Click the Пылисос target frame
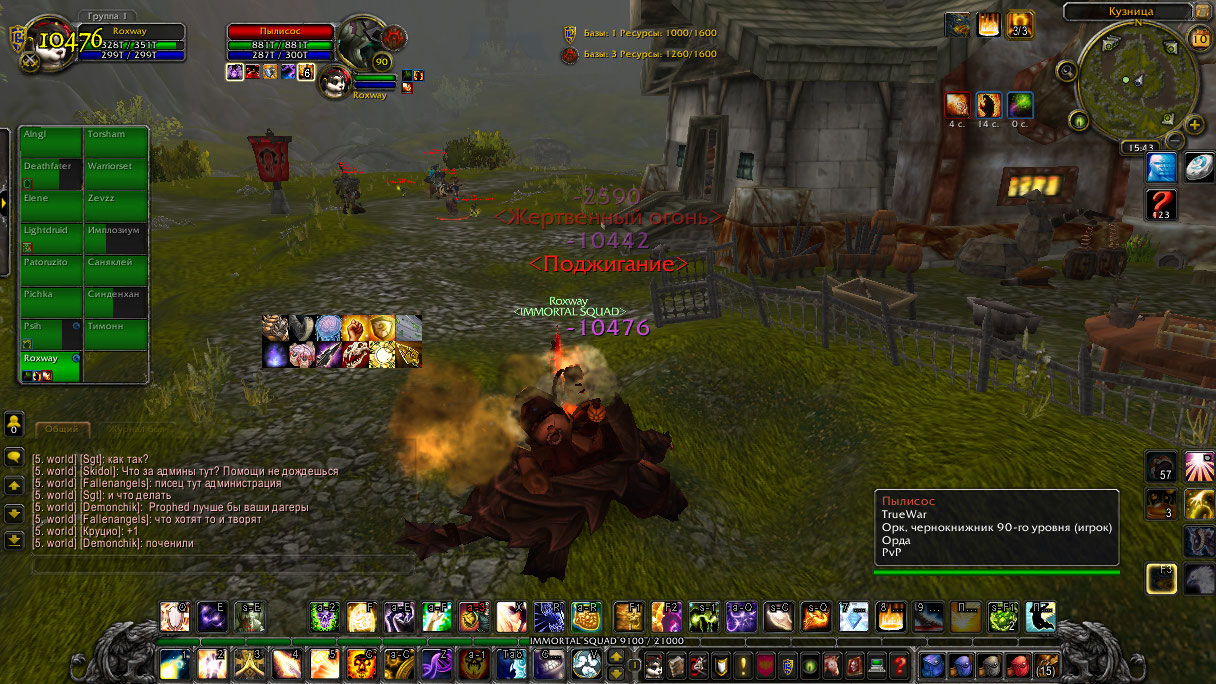 pyautogui.click(x=280, y=31)
